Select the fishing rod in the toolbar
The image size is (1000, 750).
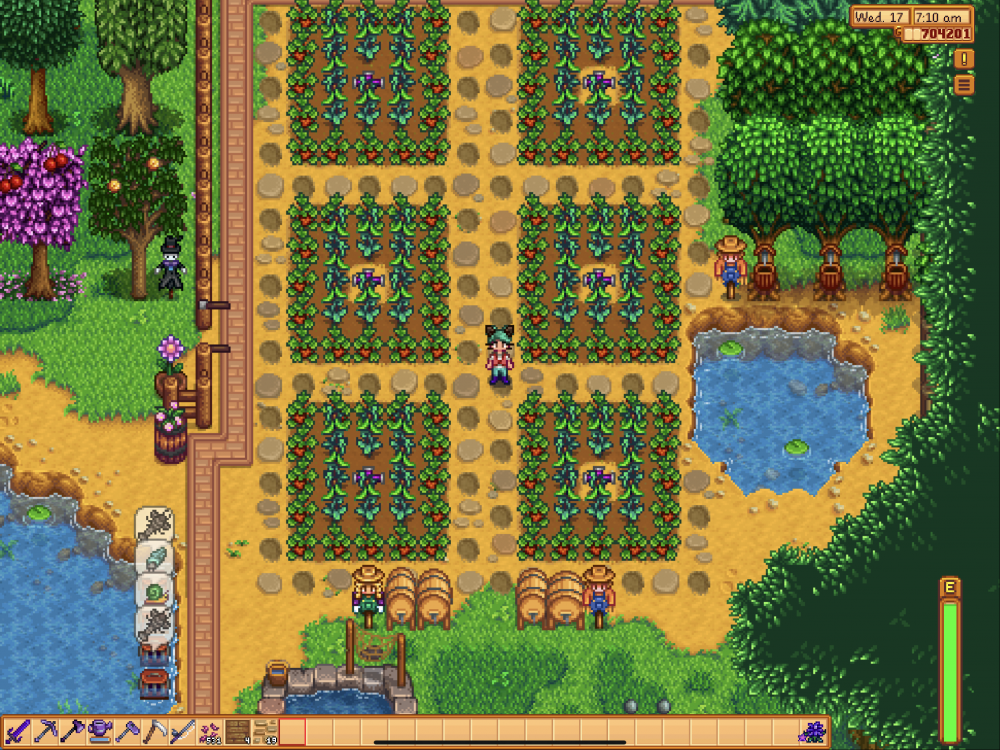click(x=181, y=732)
